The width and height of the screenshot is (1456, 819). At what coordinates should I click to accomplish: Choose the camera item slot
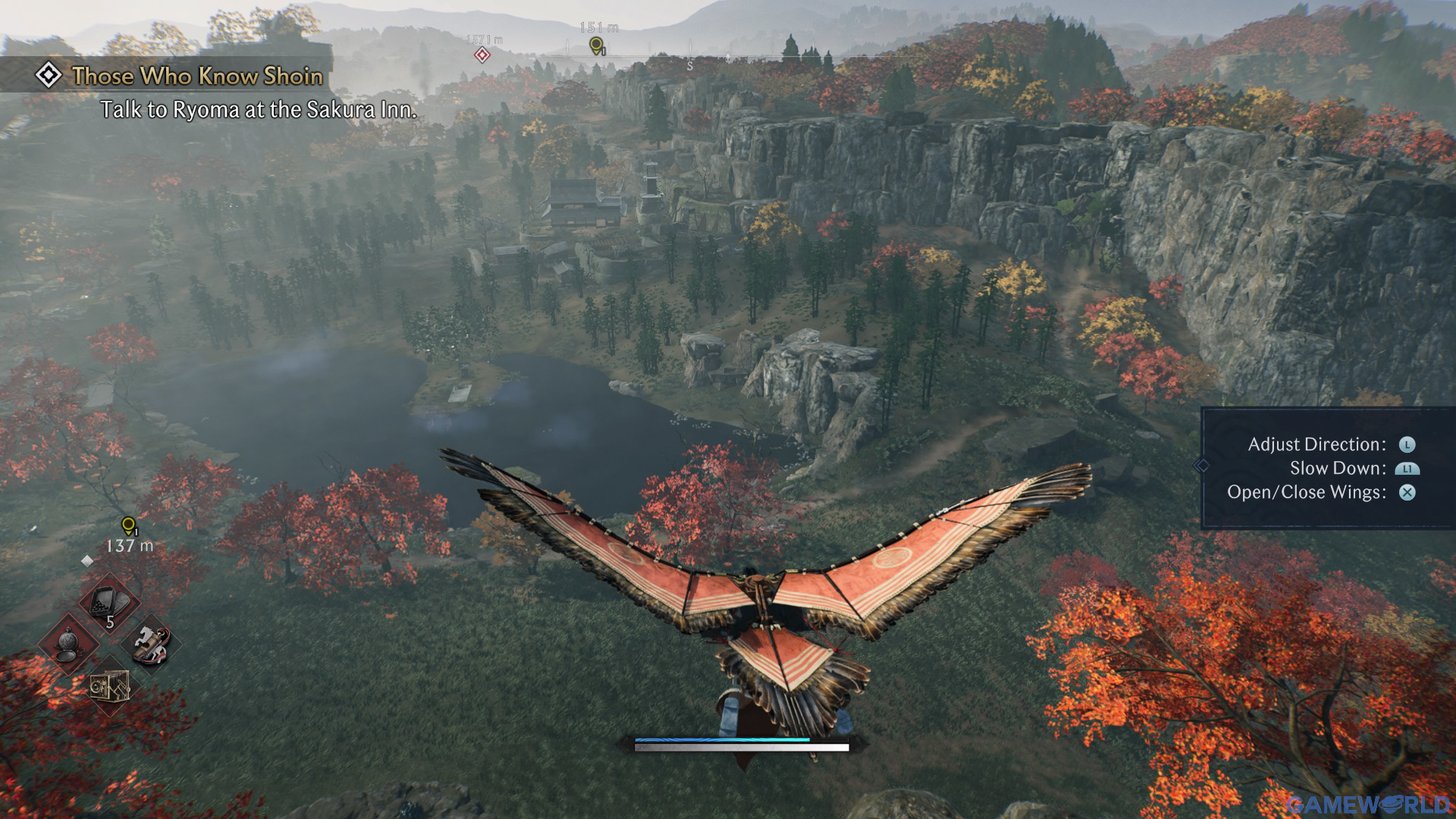pyautogui.click(x=109, y=687)
